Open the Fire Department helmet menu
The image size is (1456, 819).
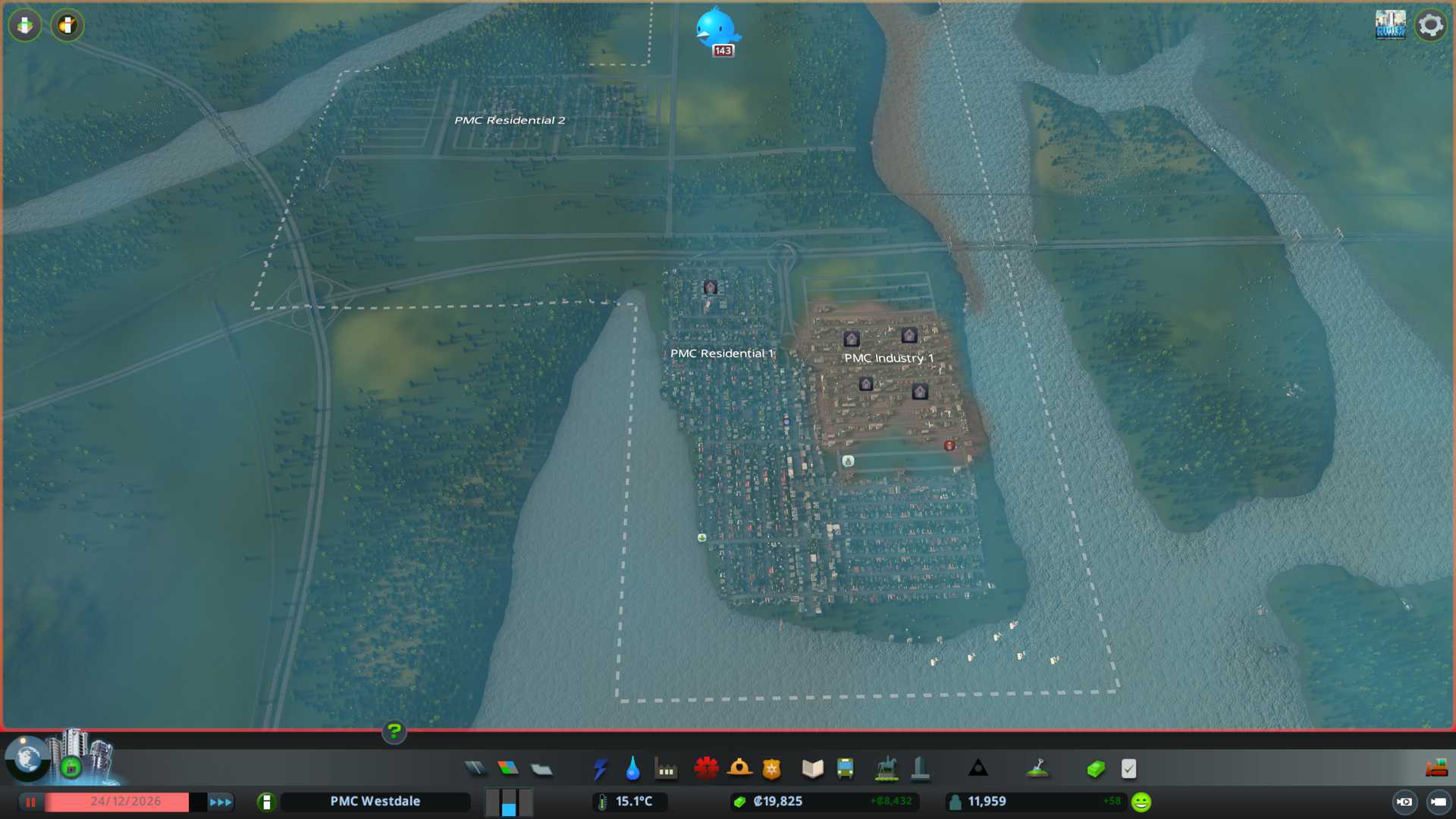pyautogui.click(x=739, y=769)
